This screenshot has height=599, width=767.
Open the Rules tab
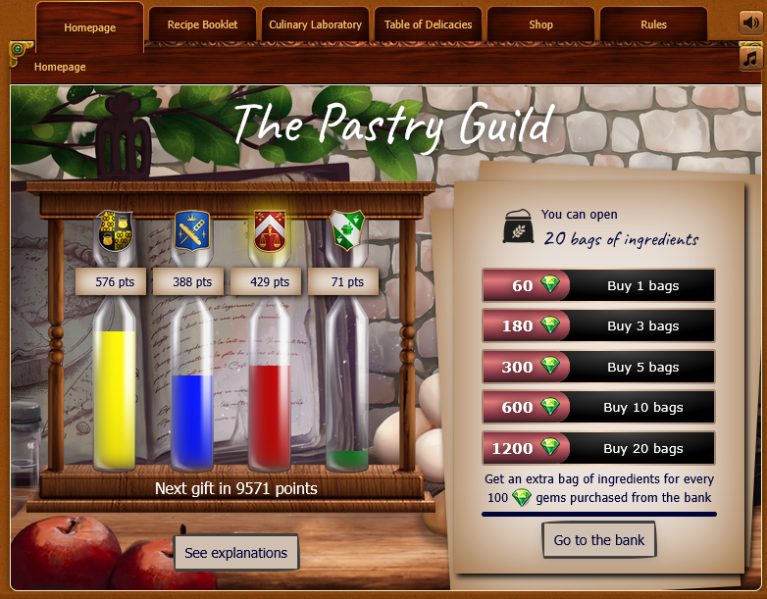(x=653, y=25)
